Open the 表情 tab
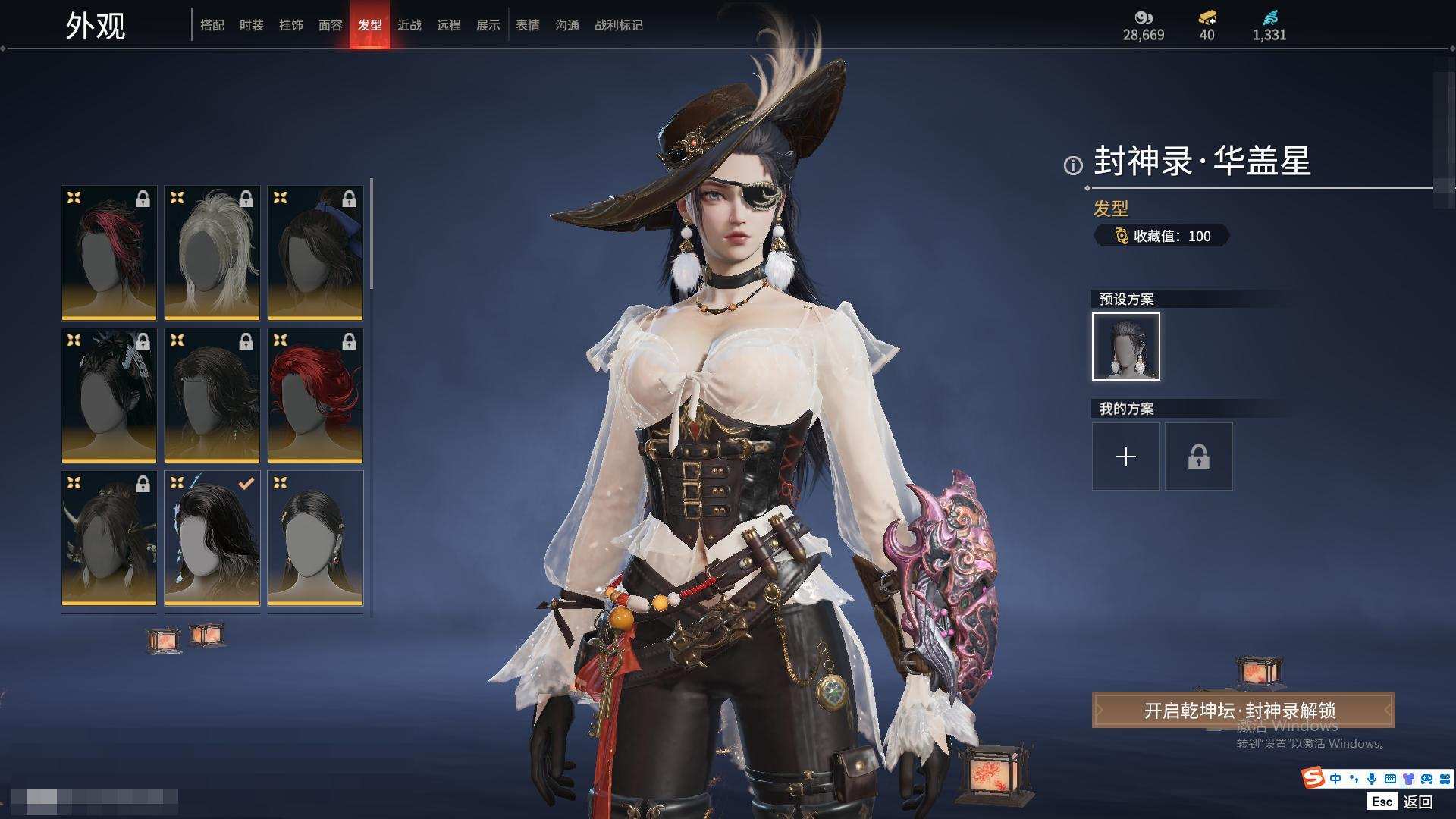Image resolution: width=1456 pixels, height=819 pixels. [x=527, y=25]
